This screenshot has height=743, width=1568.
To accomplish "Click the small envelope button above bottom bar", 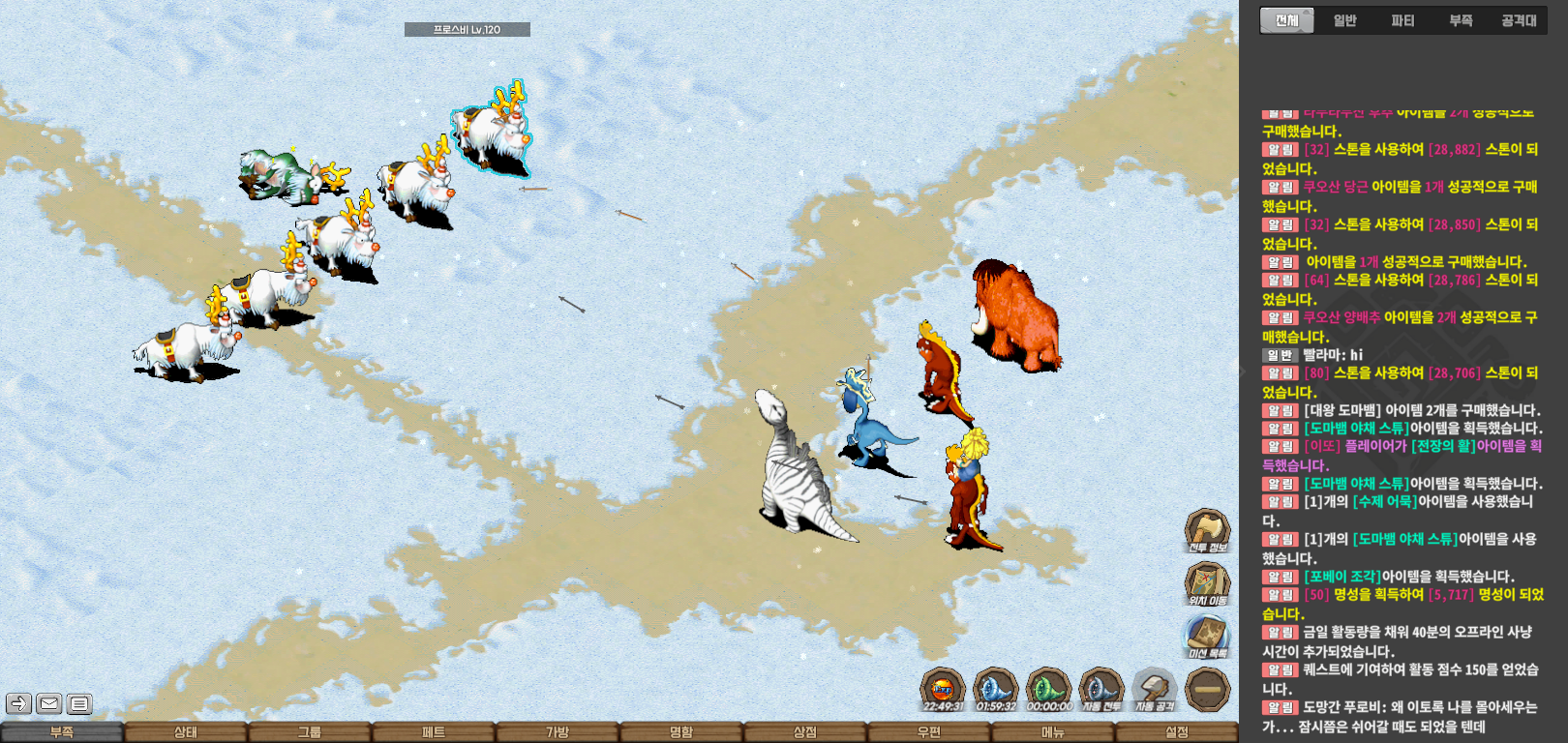I will point(49,703).
